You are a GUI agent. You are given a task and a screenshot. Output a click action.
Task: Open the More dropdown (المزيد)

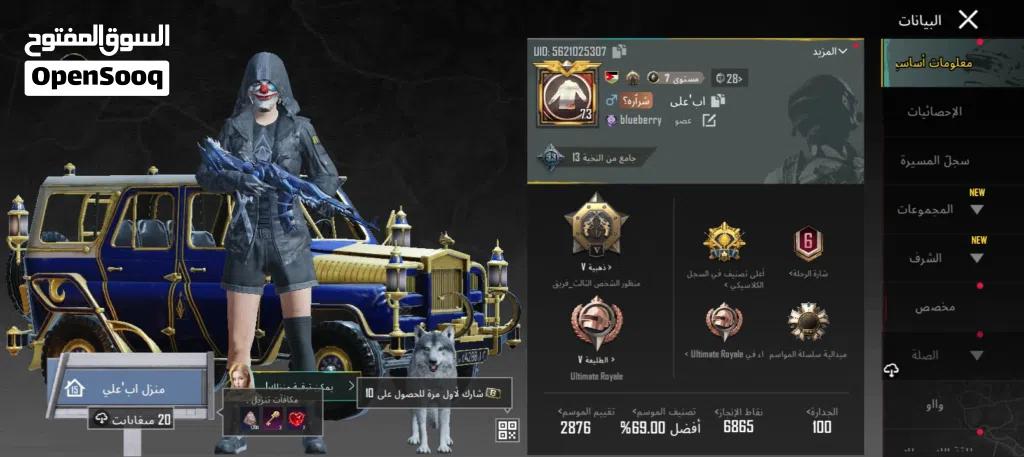[x=829, y=50]
